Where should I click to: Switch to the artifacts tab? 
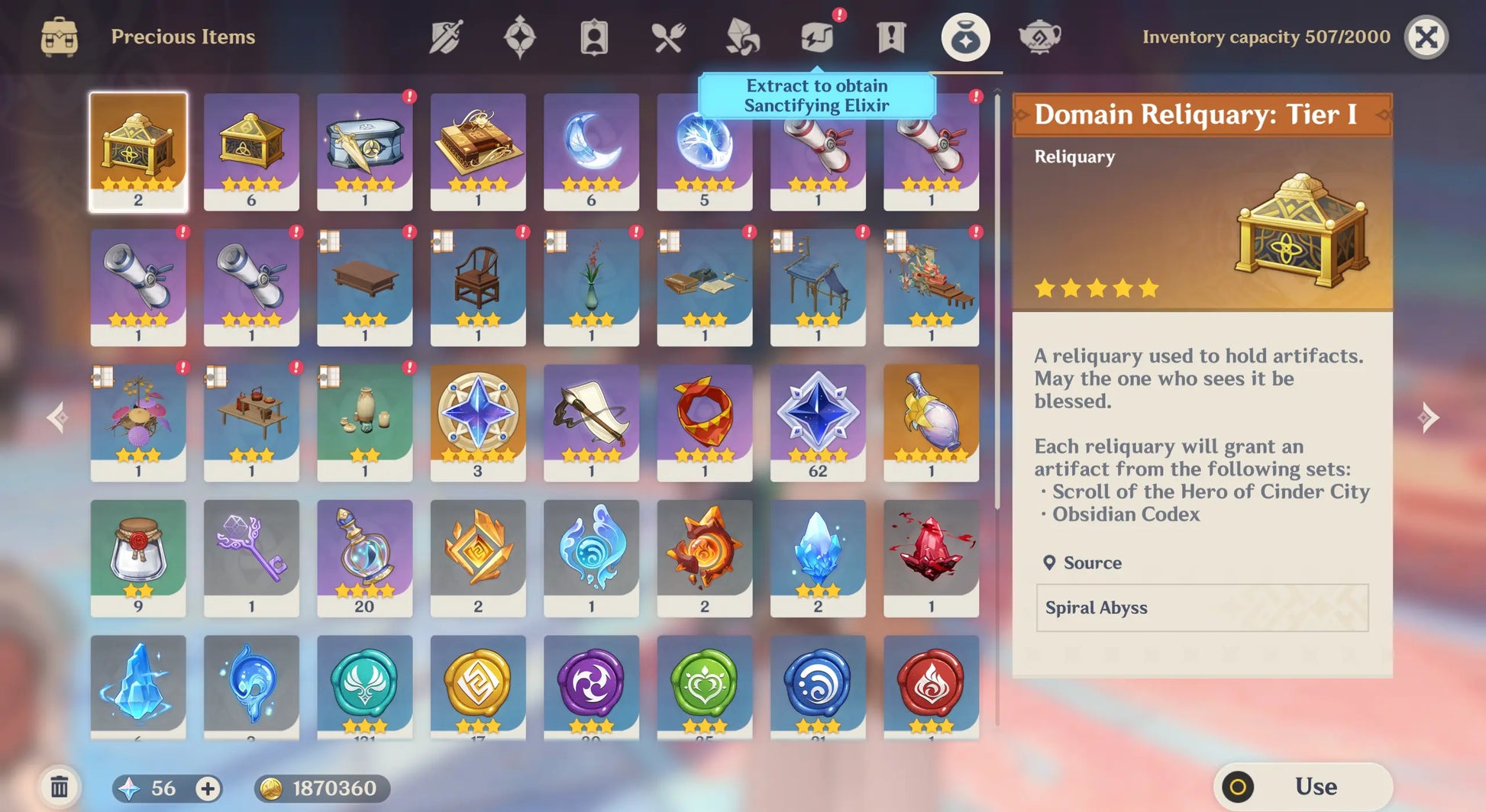coord(519,37)
